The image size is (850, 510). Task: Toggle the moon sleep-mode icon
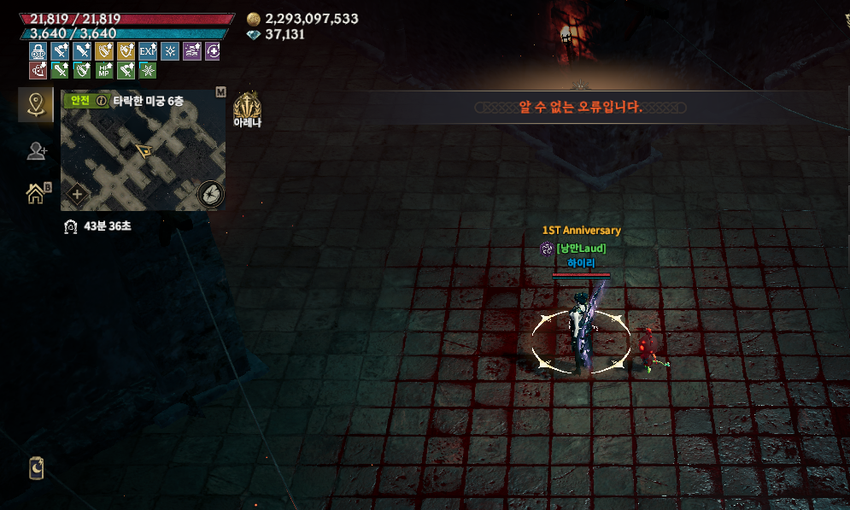pos(37,468)
